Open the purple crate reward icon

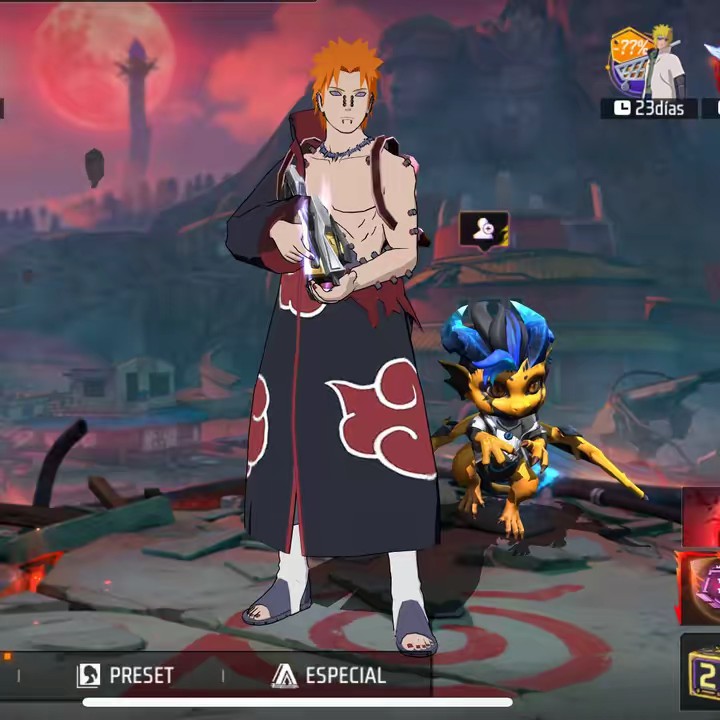coord(703,586)
